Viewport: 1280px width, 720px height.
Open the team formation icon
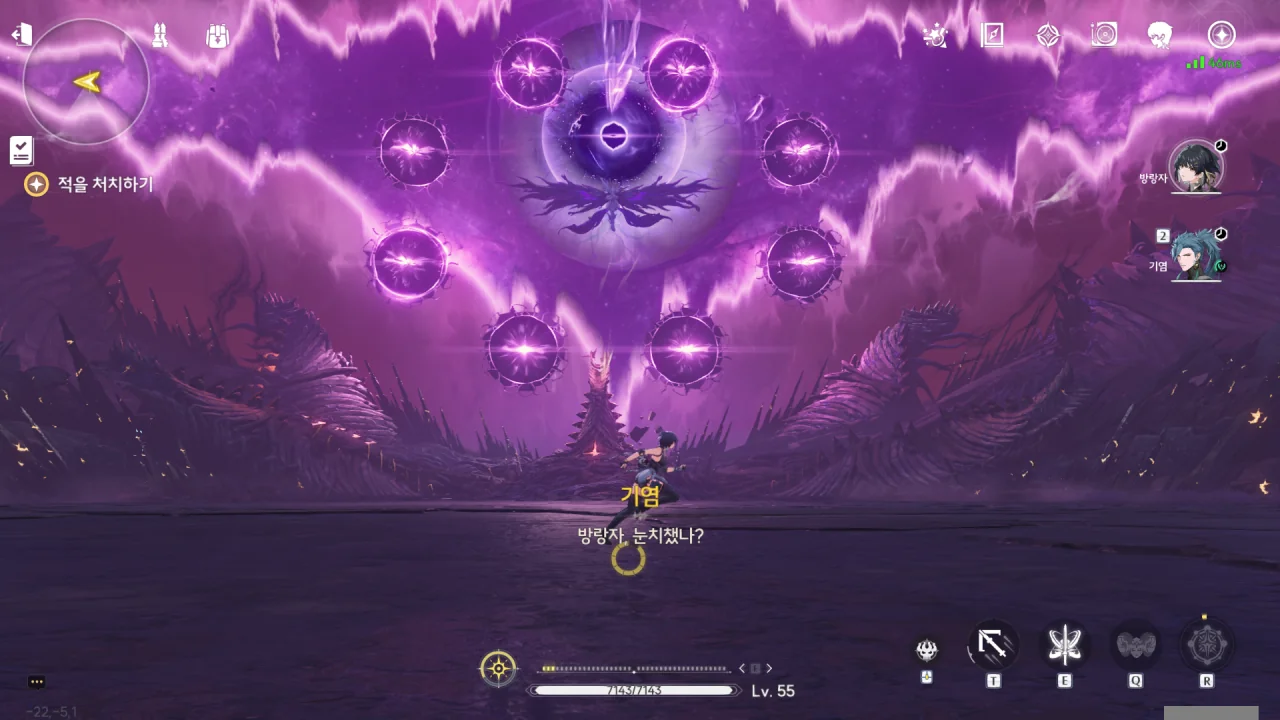(x=159, y=35)
